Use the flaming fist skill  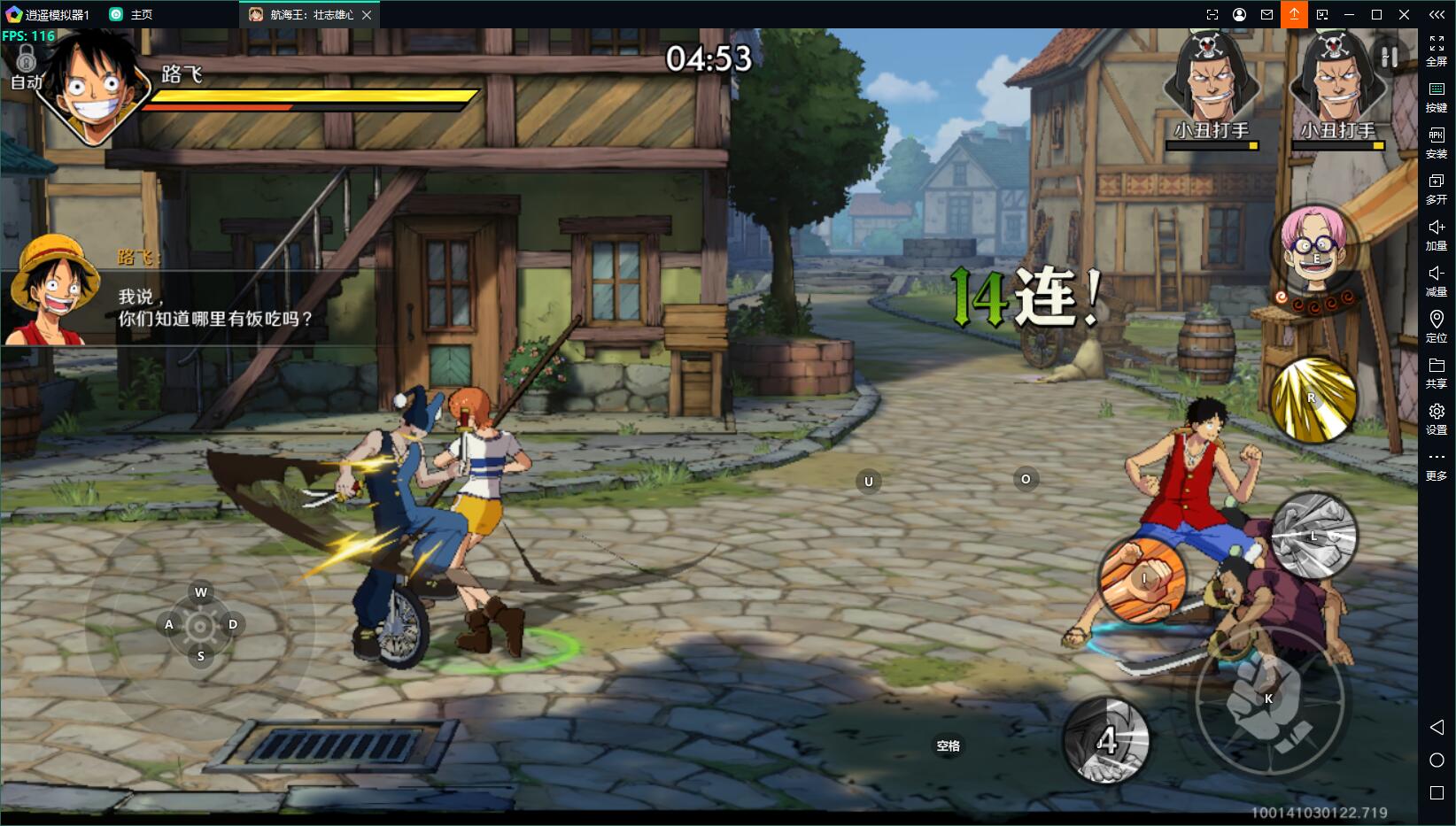tap(1142, 578)
